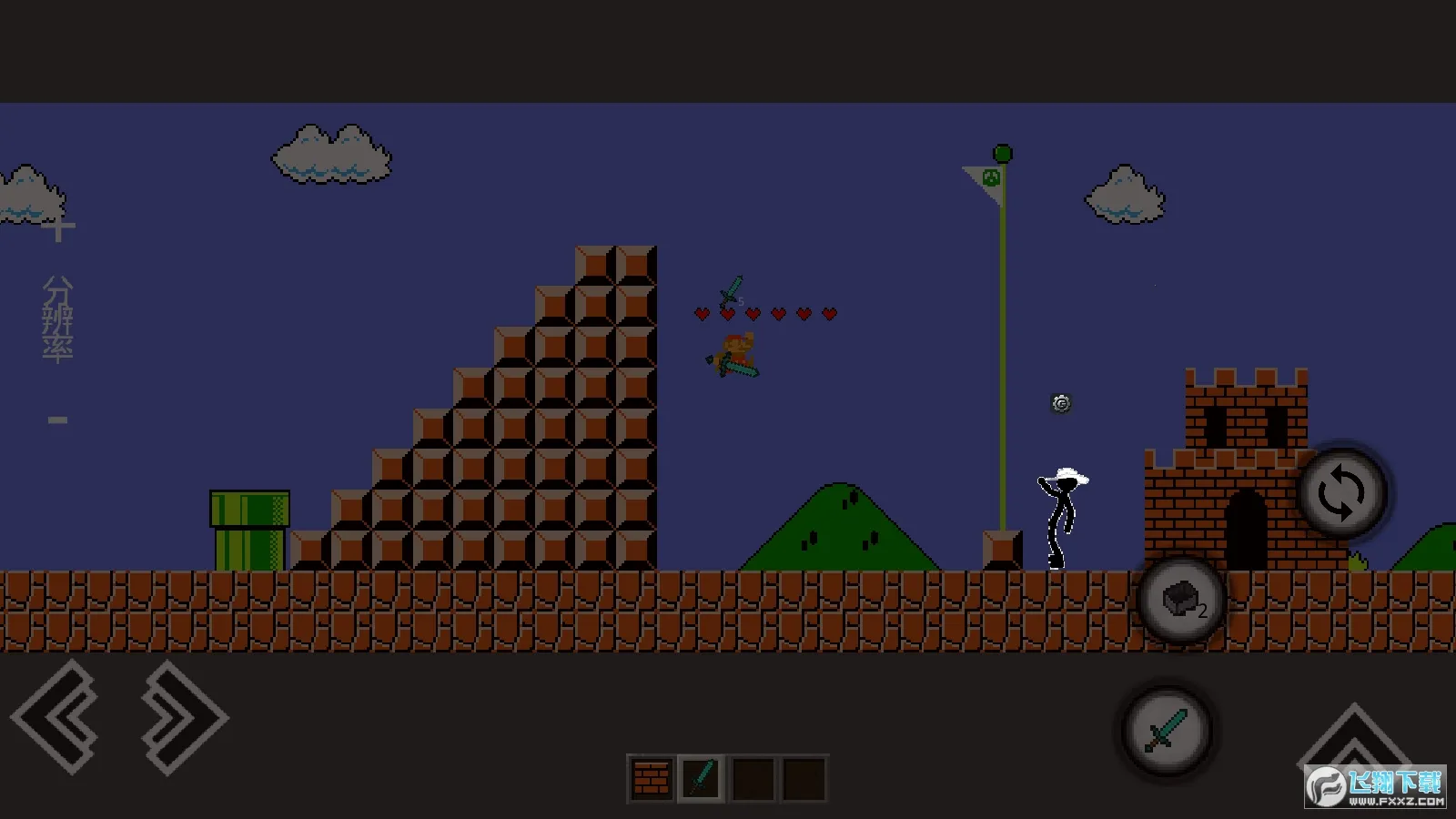Increase resolution with the plus button
1456x819 pixels.
click(x=58, y=228)
